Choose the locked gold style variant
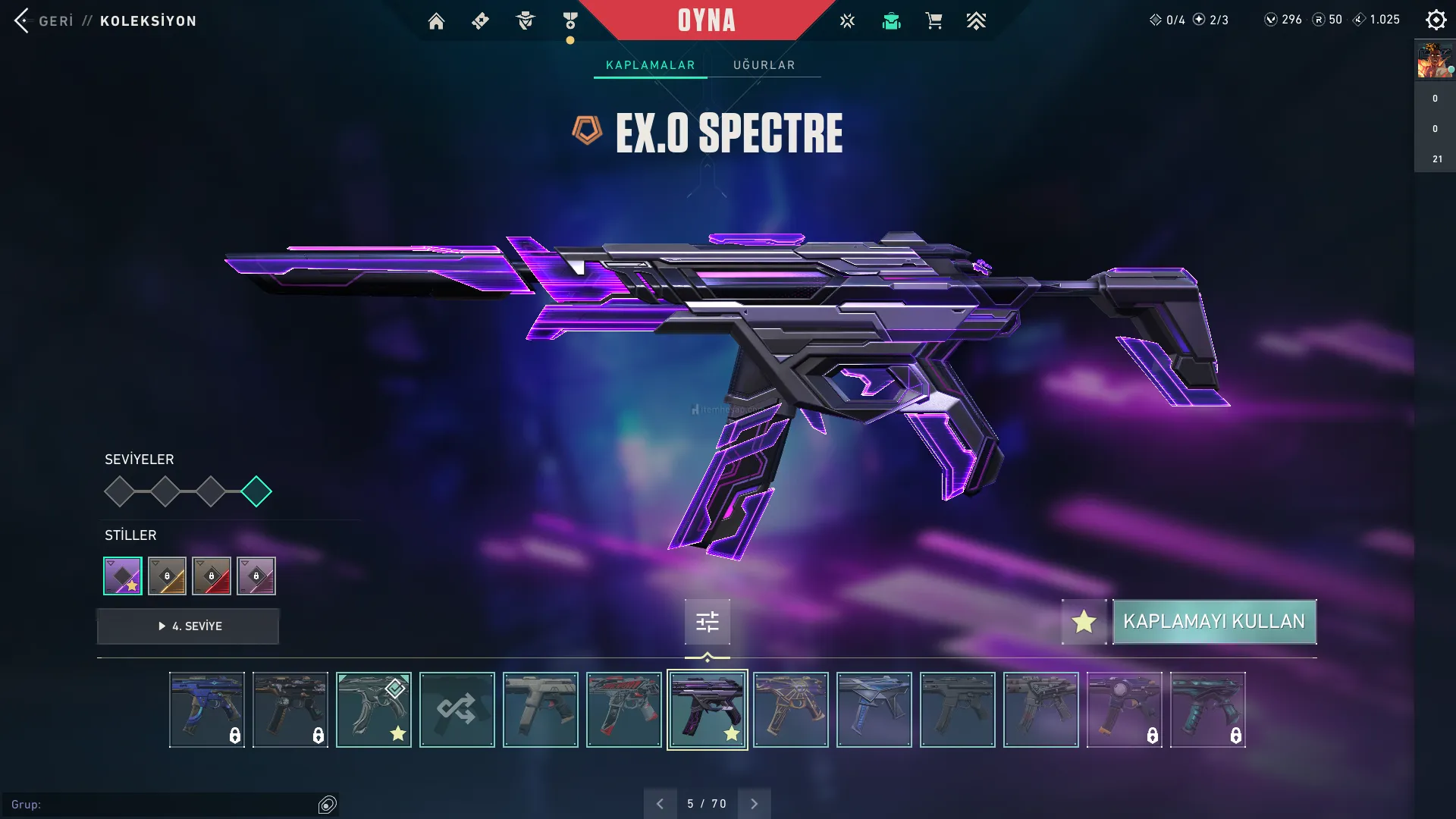Image resolution: width=1456 pixels, height=819 pixels. click(167, 576)
